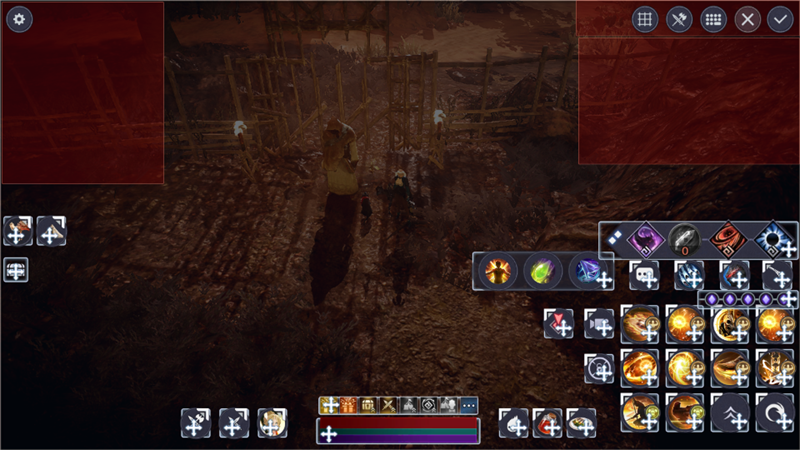
Task: Click the crossed axe and sword button
Action: [x=679, y=20]
